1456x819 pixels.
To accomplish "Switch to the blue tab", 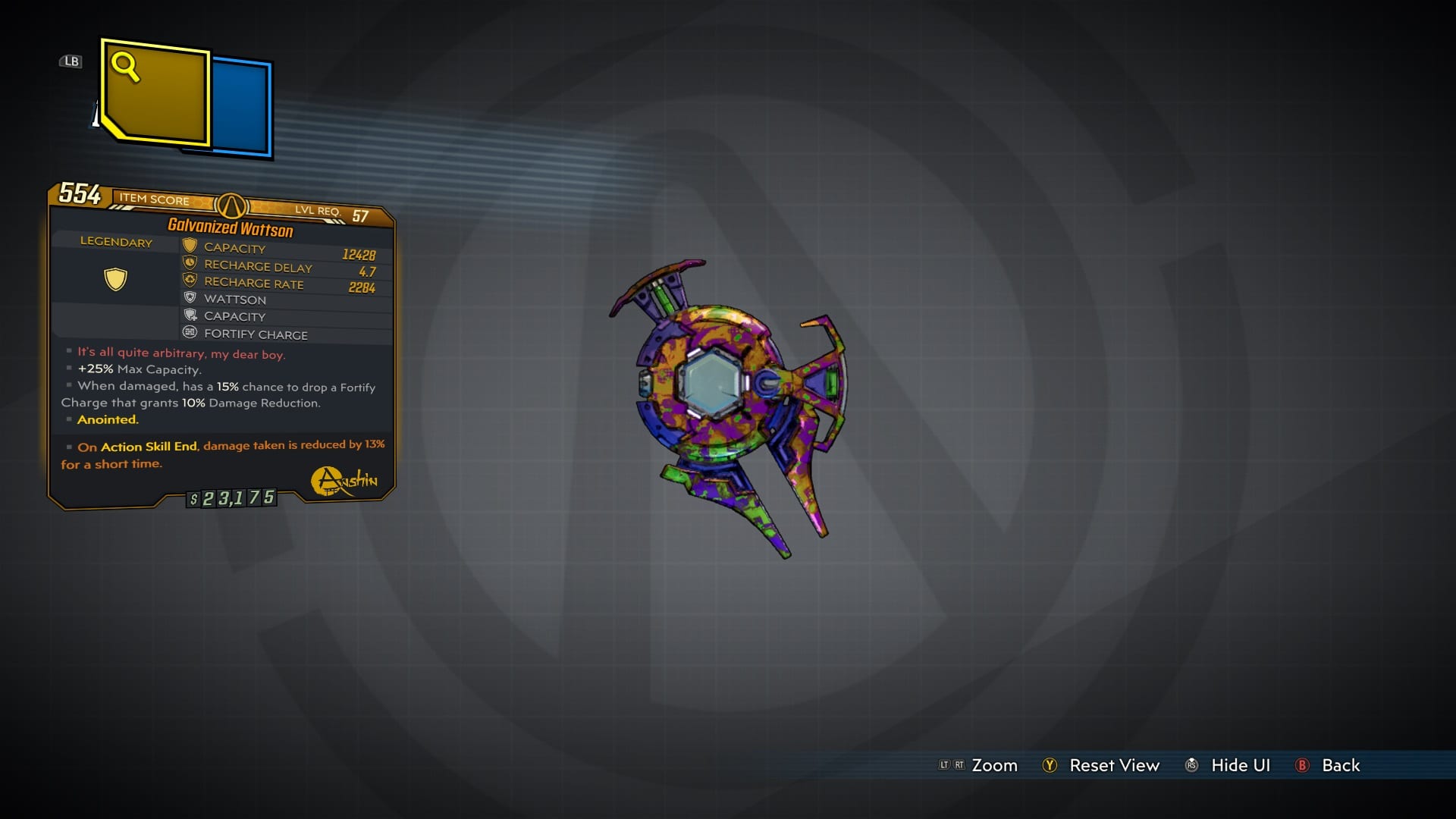I will tap(241, 108).
